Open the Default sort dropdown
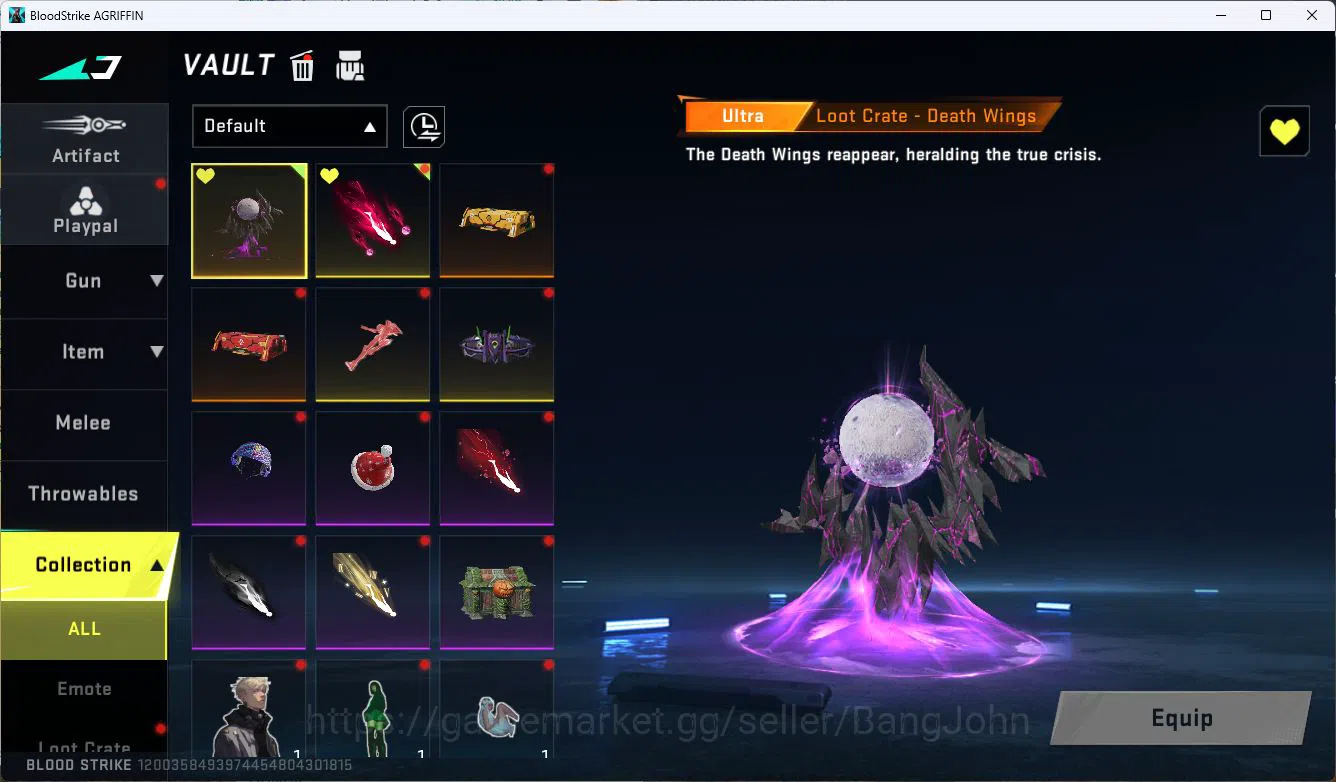 point(289,126)
